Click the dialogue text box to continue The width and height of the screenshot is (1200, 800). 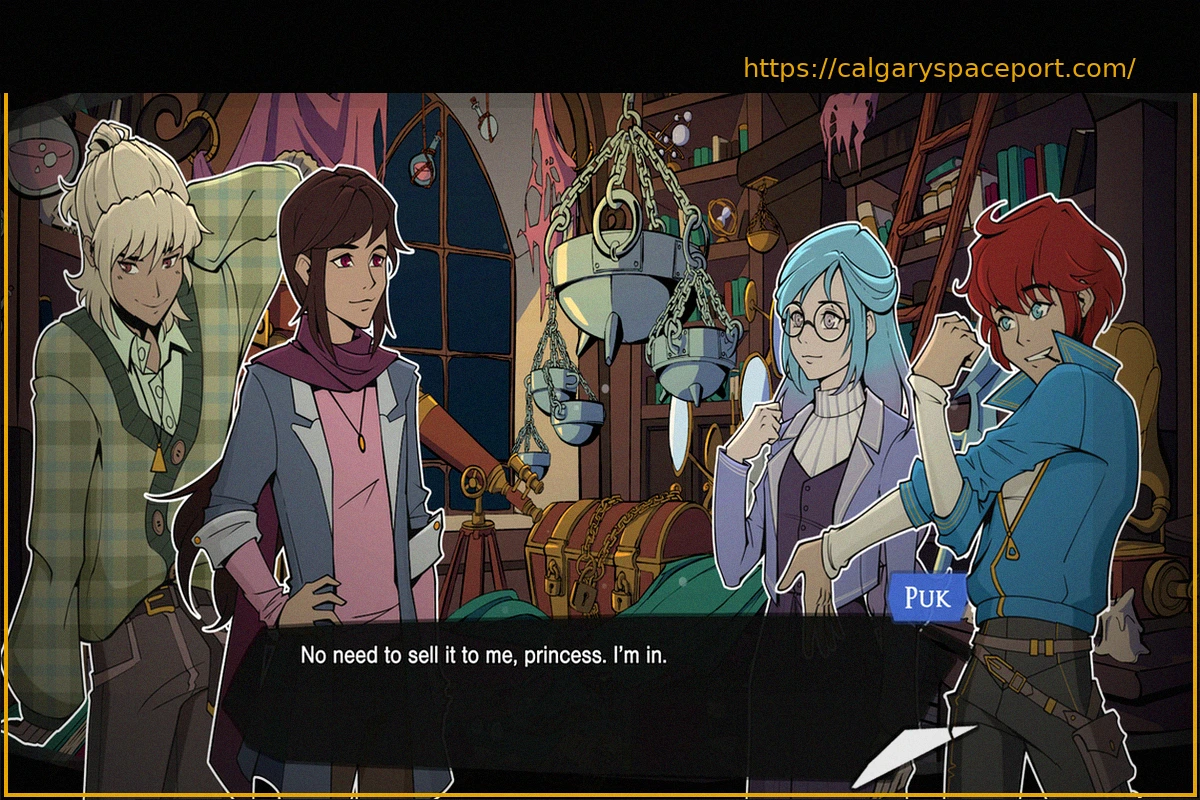click(580, 690)
